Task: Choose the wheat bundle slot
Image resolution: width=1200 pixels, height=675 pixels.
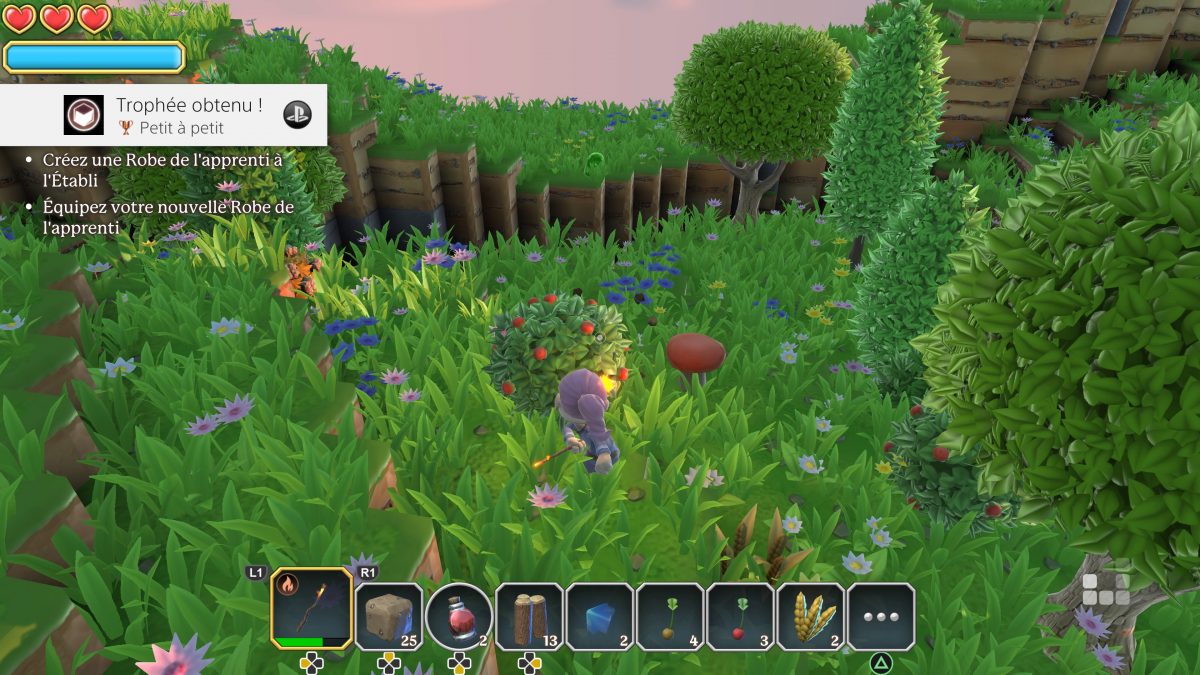Action: tap(811, 617)
